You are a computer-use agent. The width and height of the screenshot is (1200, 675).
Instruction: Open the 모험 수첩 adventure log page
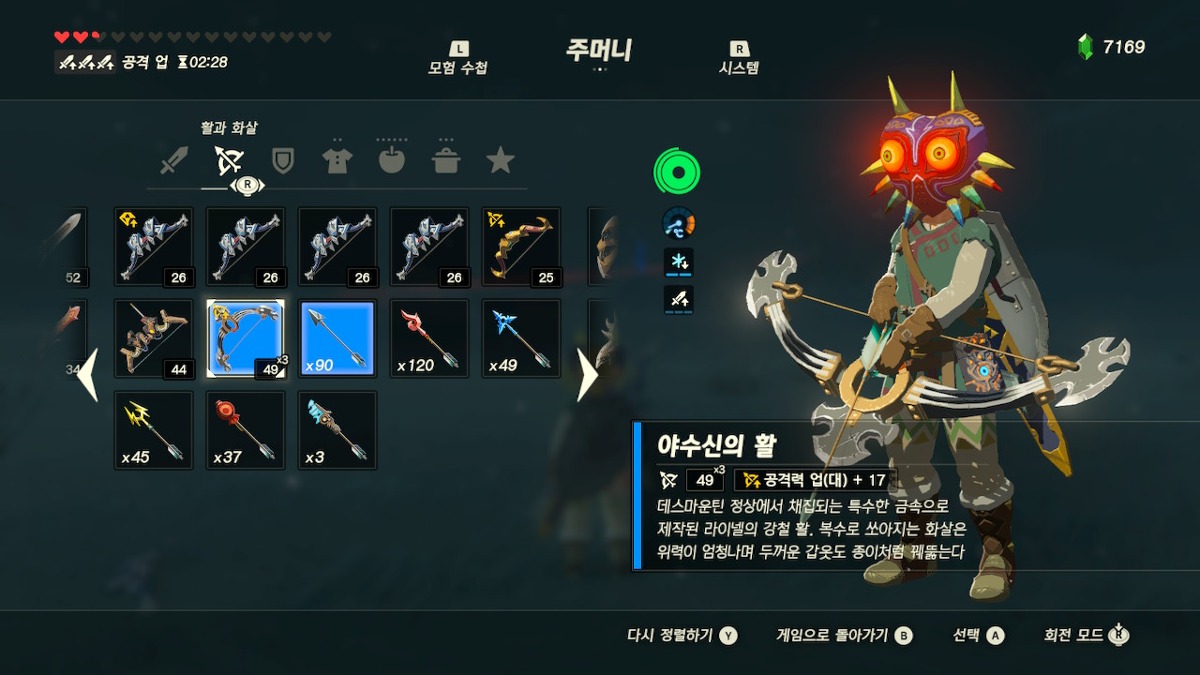click(x=458, y=60)
